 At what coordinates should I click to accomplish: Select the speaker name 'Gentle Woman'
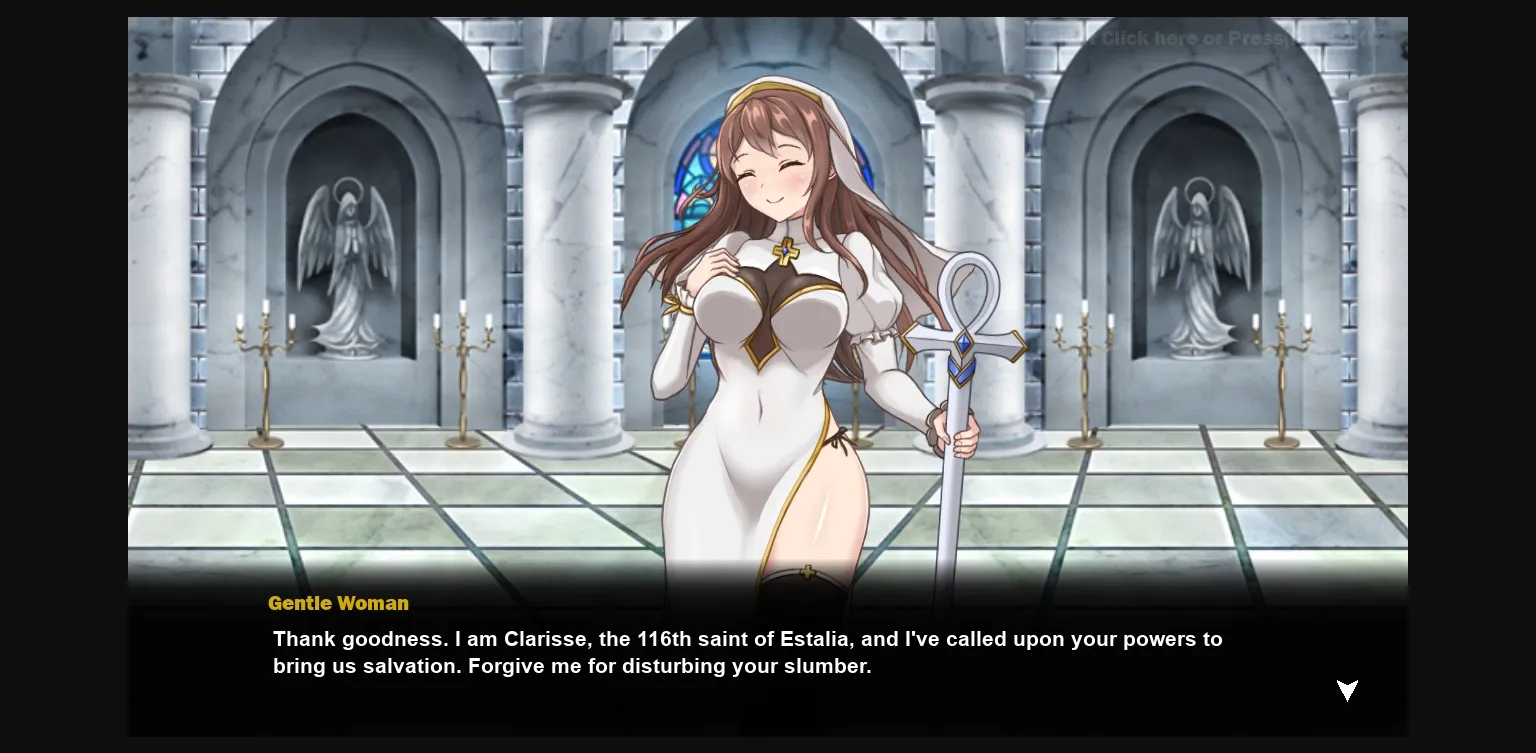(x=338, y=604)
